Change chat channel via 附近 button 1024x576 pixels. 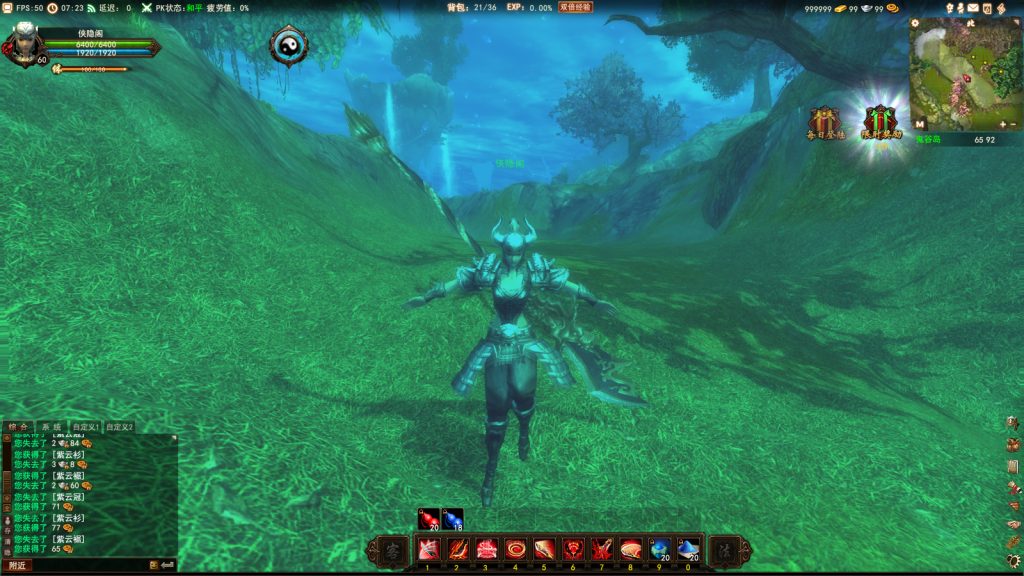click(17, 565)
